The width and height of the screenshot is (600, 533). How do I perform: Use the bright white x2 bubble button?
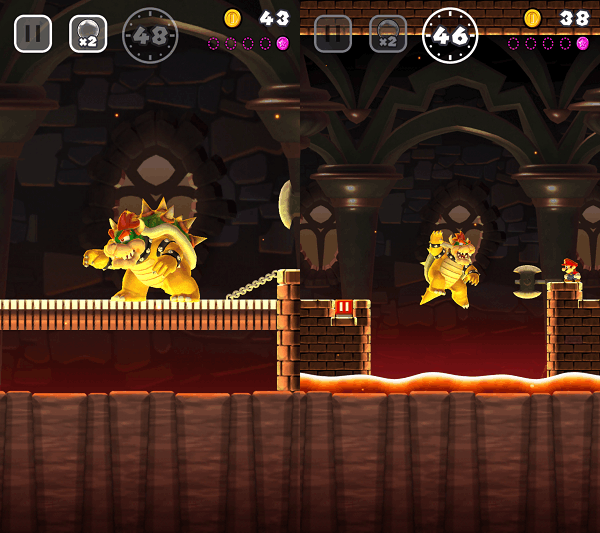pos(88,34)
